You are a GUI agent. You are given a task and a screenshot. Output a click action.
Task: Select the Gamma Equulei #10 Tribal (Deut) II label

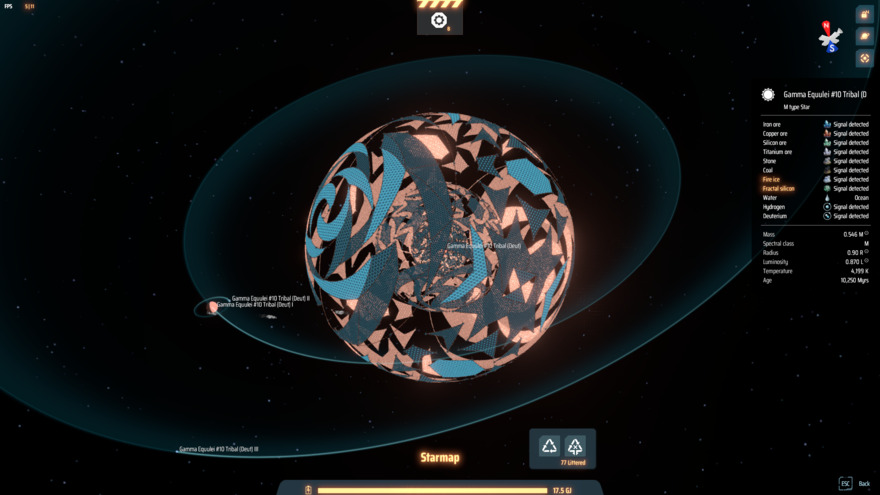point(271,298)
